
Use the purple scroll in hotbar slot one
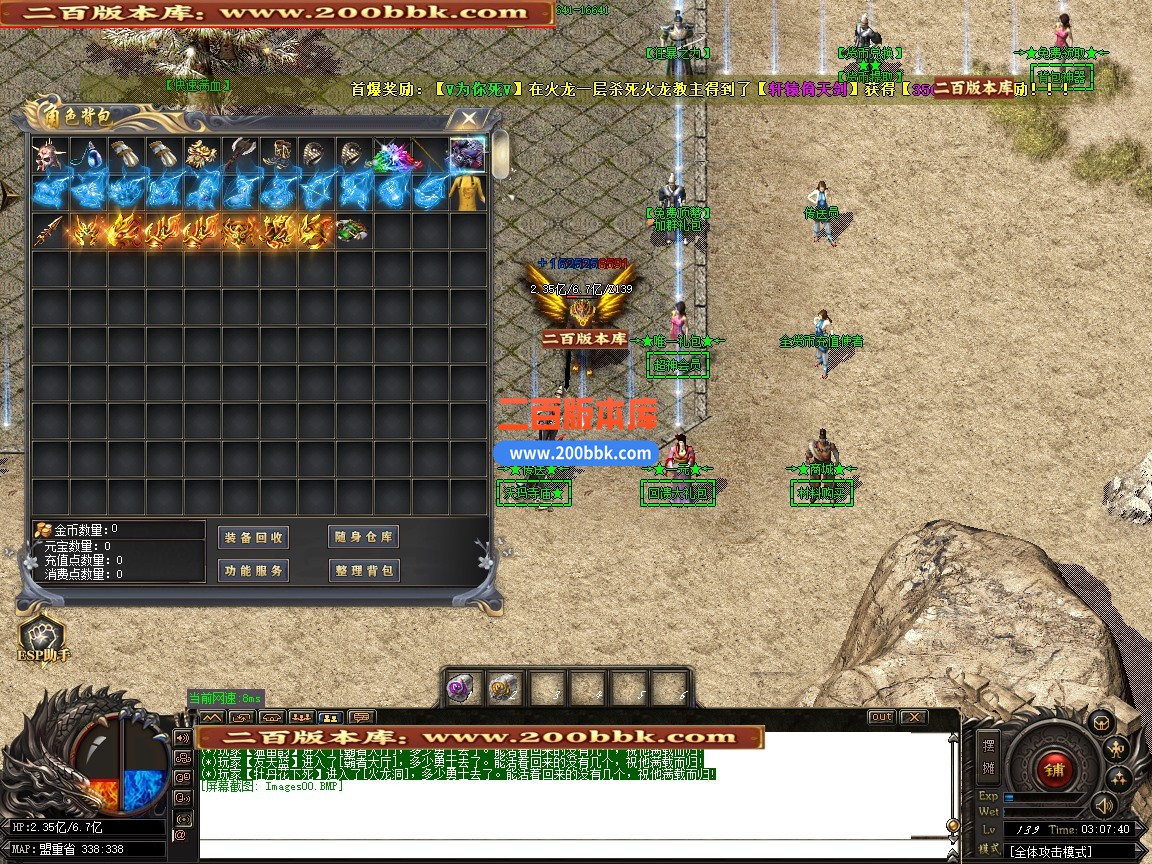coord(463,689)
